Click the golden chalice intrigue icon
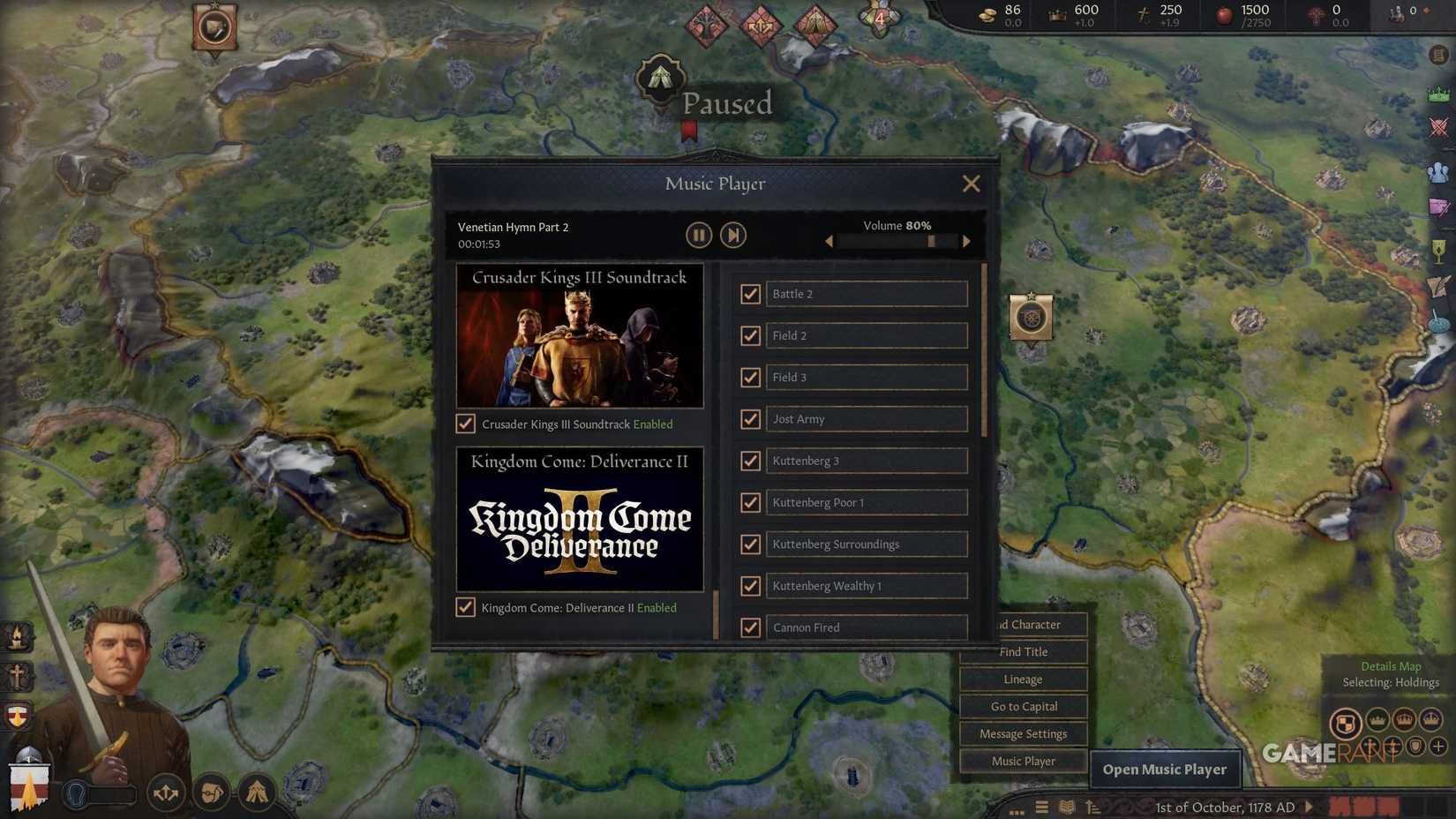This screenshot has width=1456, height=819. tap(1437, 250)
